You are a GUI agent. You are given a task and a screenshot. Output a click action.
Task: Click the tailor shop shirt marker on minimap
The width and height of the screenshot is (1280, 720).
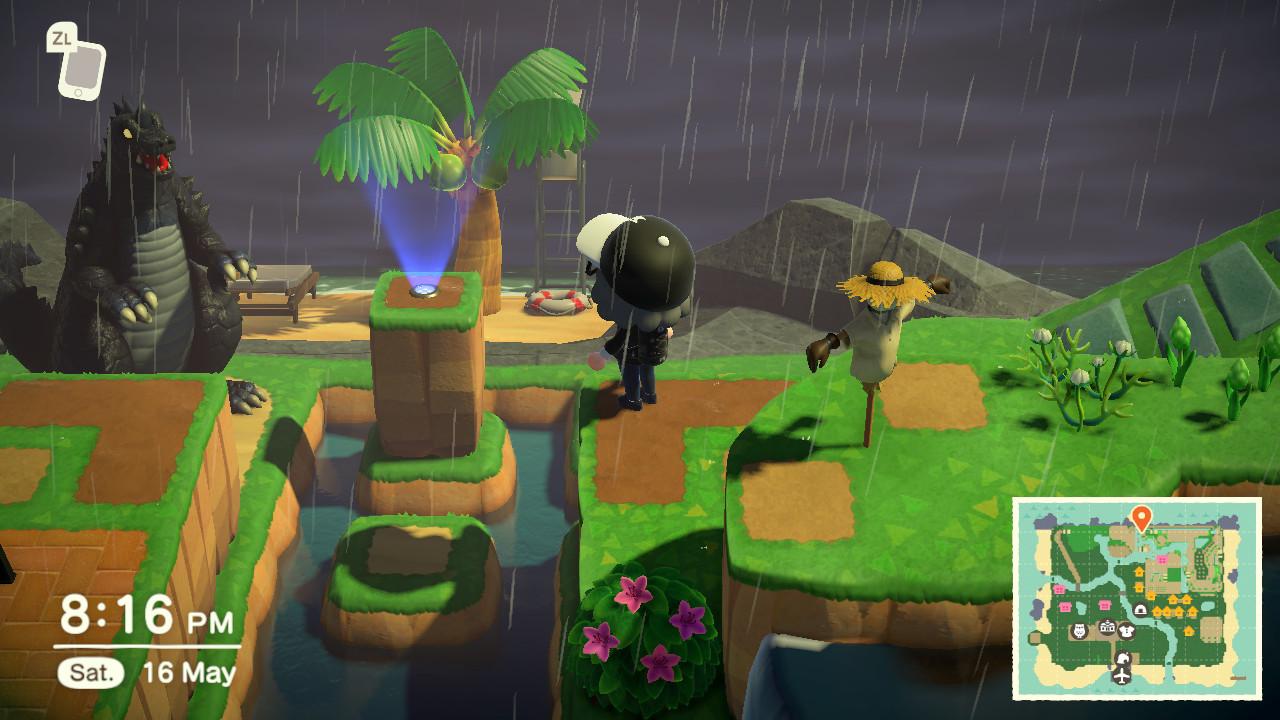point(1126,630)
